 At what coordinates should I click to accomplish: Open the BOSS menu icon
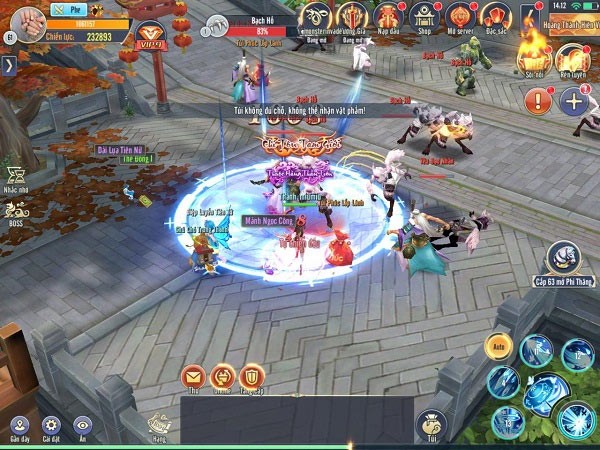15,212
